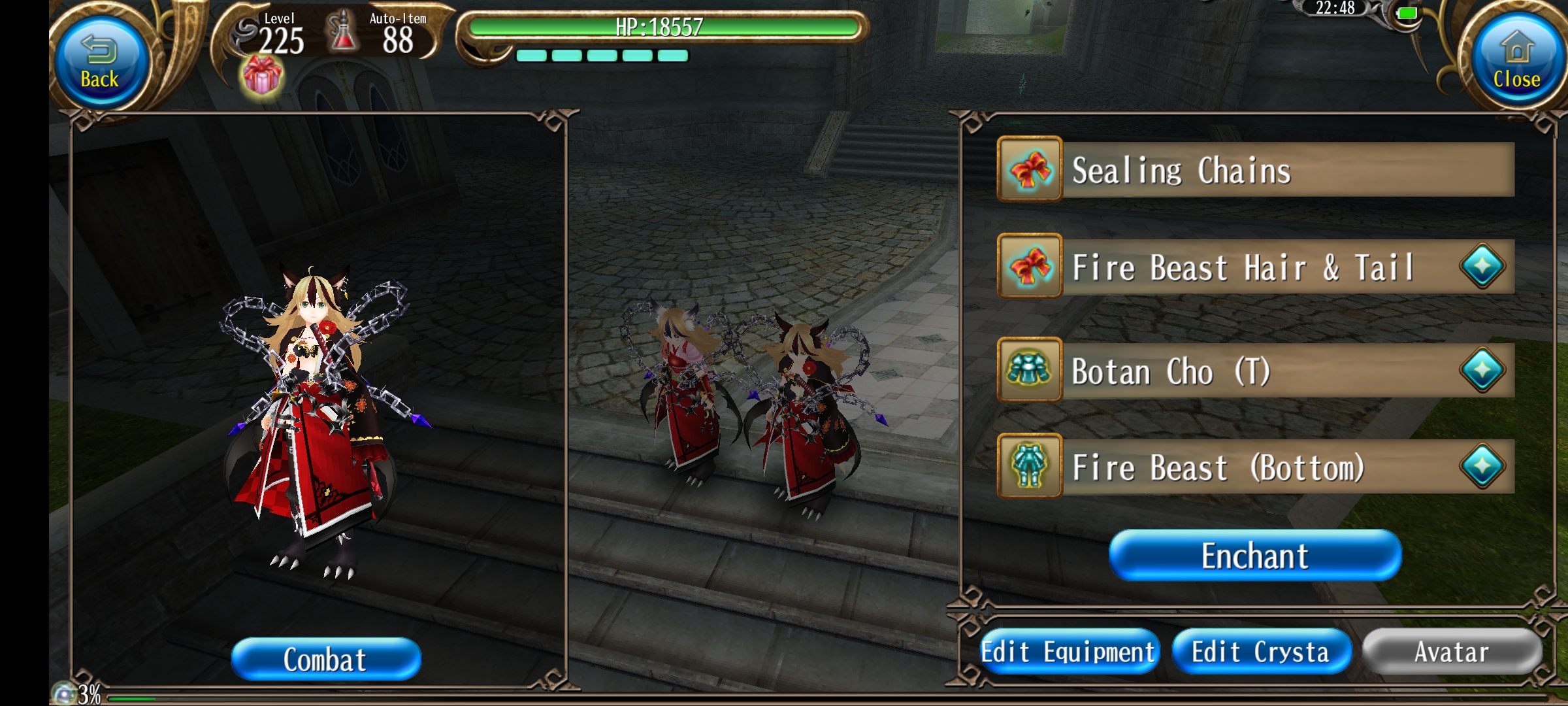Screen dimensions: 1568x706
Task: Click the blue Enchant button
Action: [1254, 556]
